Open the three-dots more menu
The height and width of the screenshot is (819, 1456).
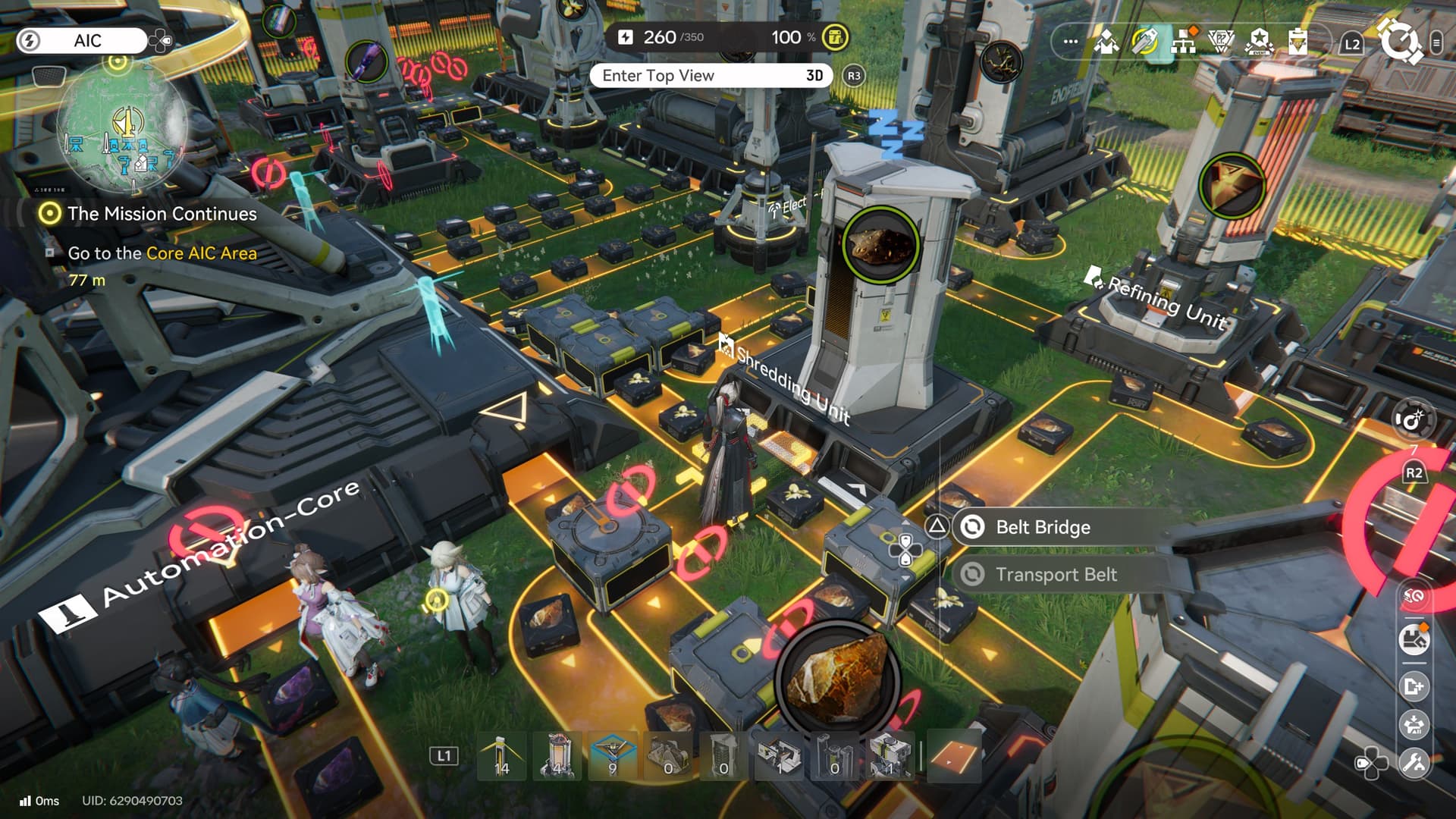click(1070, 42)
